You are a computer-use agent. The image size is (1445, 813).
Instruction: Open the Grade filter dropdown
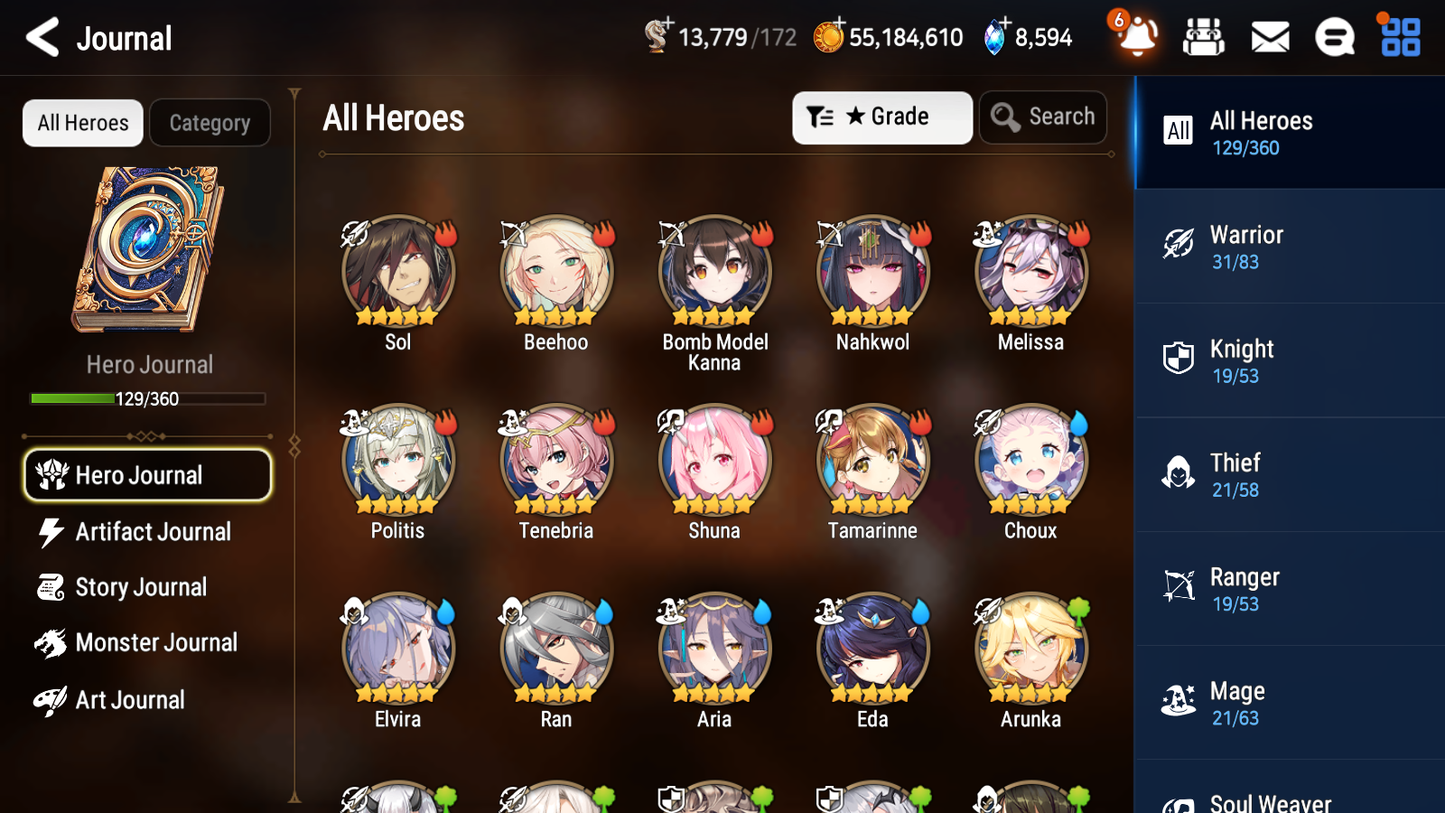coord(881,117)
